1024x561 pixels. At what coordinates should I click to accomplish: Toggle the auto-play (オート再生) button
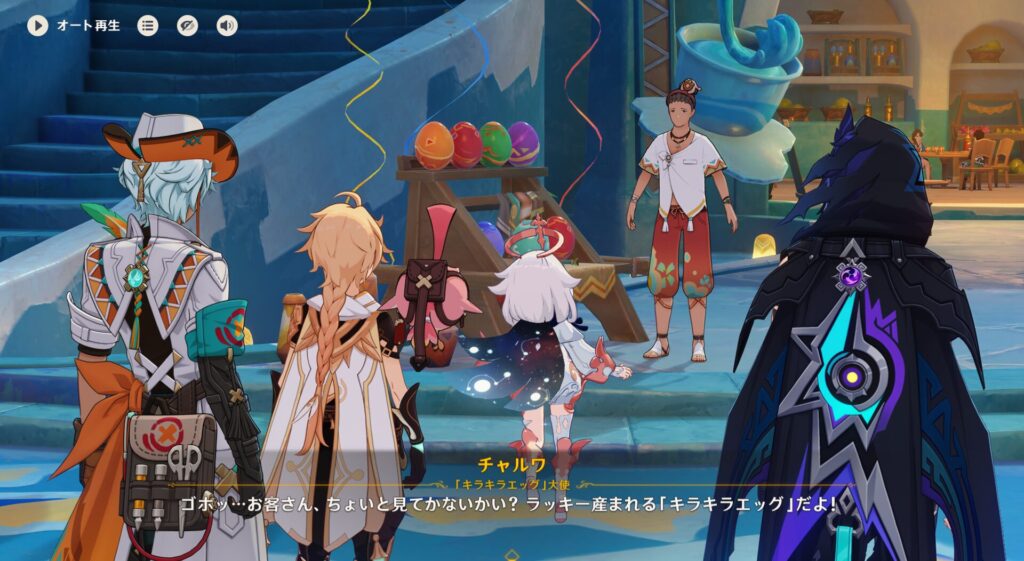click(x=38, y=25)
